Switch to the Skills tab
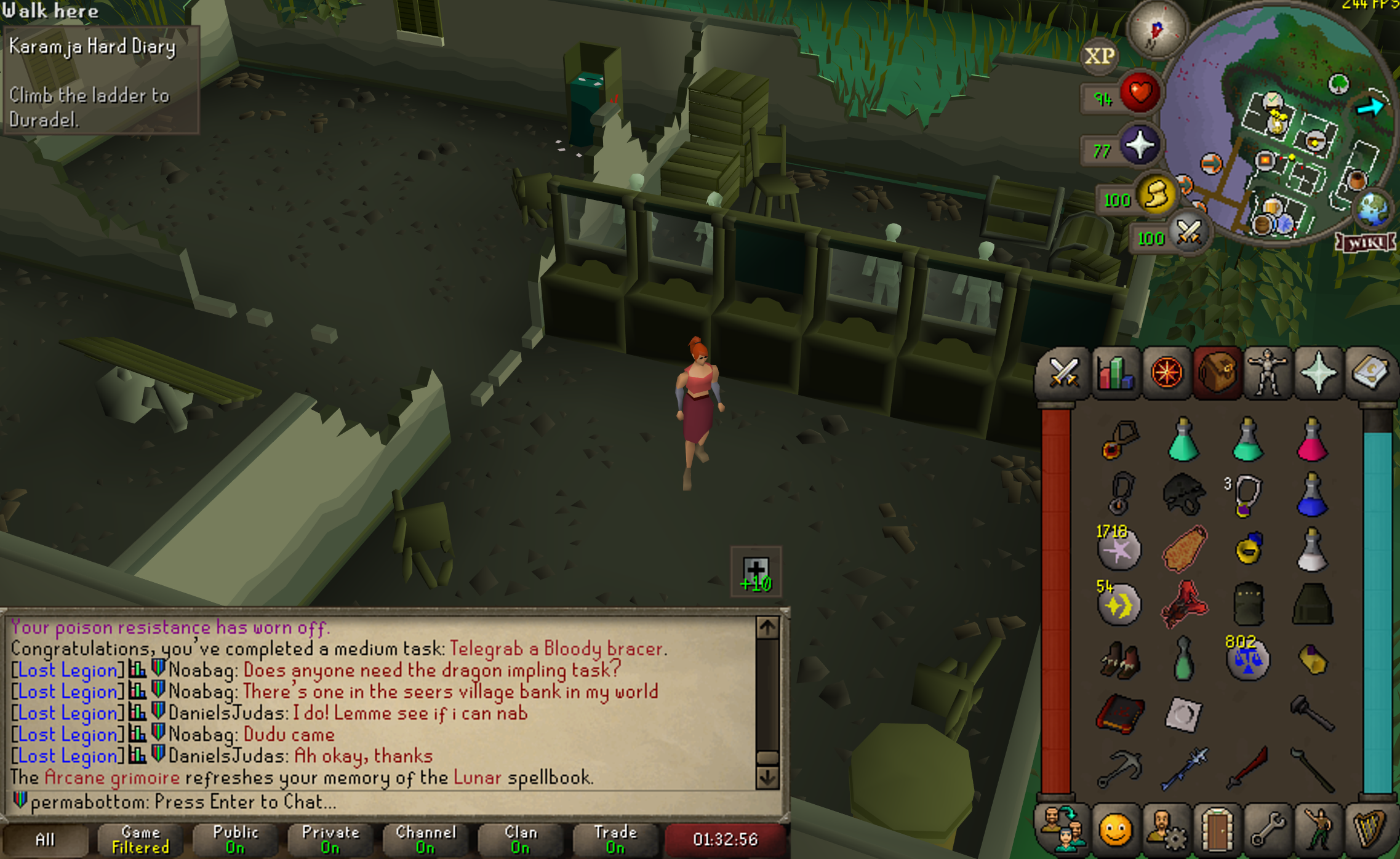The image size is (1400, 859). [1116, 373]
